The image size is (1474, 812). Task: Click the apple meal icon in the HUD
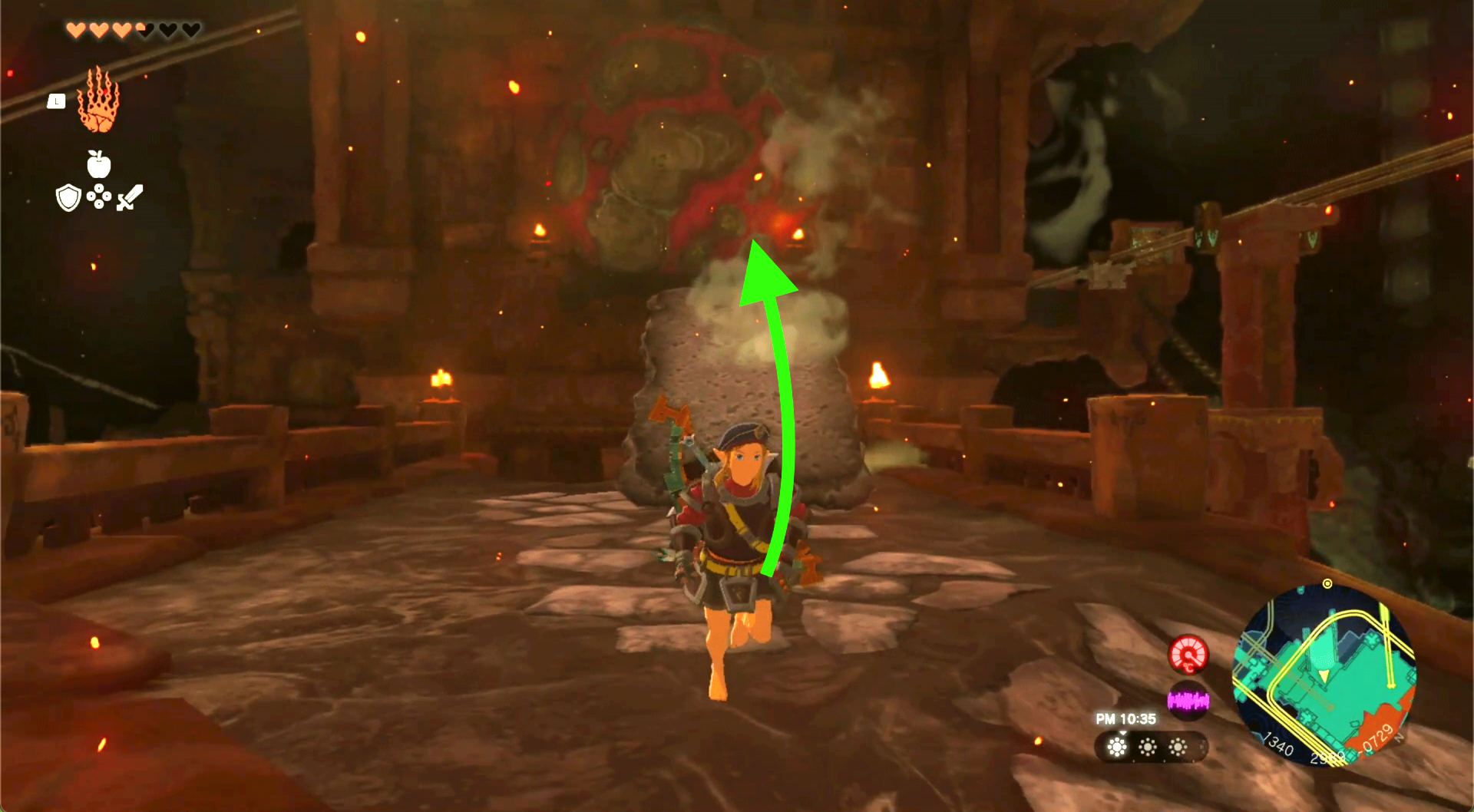(97, 164)
